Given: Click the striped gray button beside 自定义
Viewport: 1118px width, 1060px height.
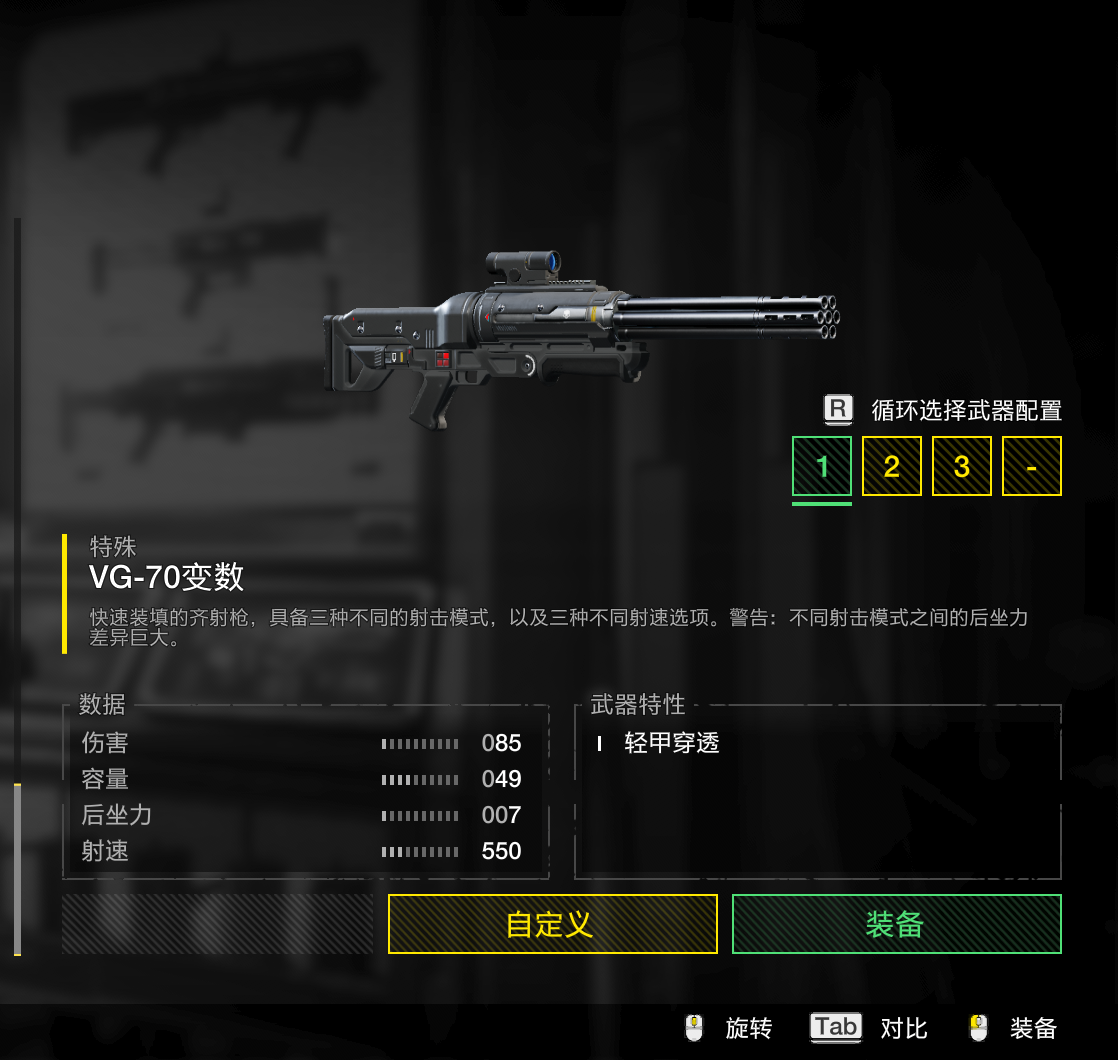Looking at the screenshot, I should pos(217,924).
